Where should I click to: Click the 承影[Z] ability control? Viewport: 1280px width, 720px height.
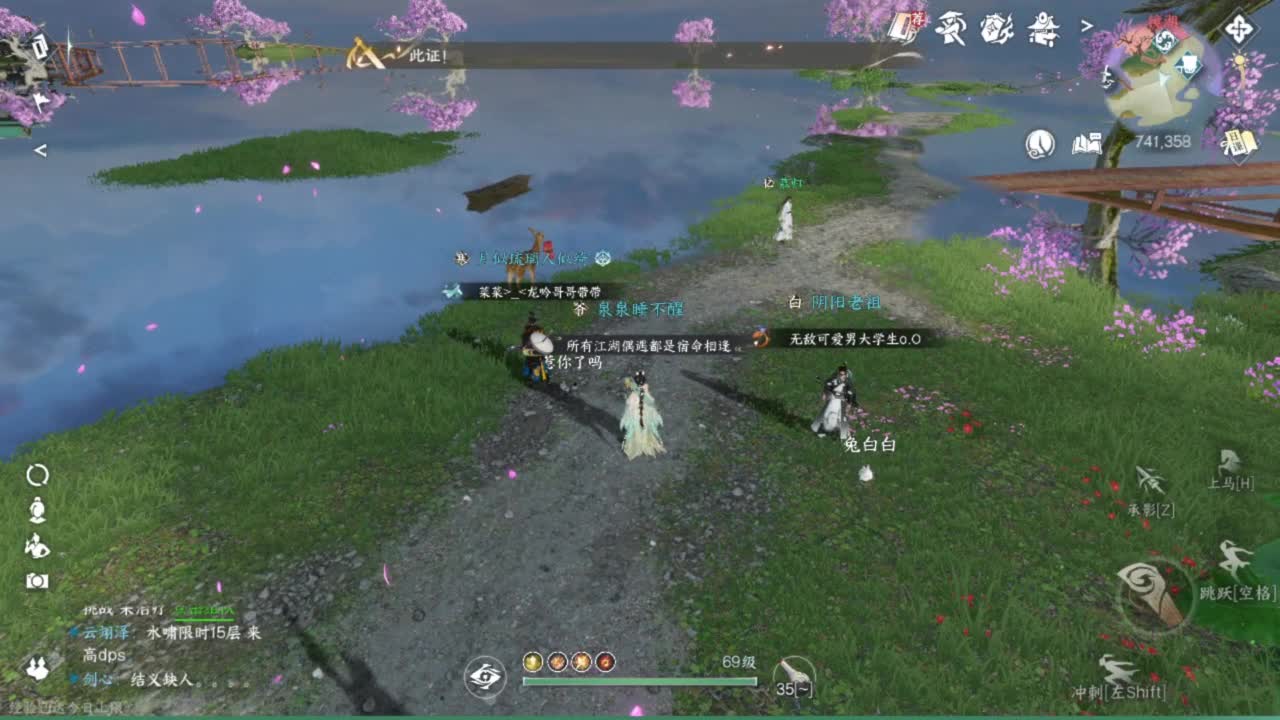pos(1149,478)
